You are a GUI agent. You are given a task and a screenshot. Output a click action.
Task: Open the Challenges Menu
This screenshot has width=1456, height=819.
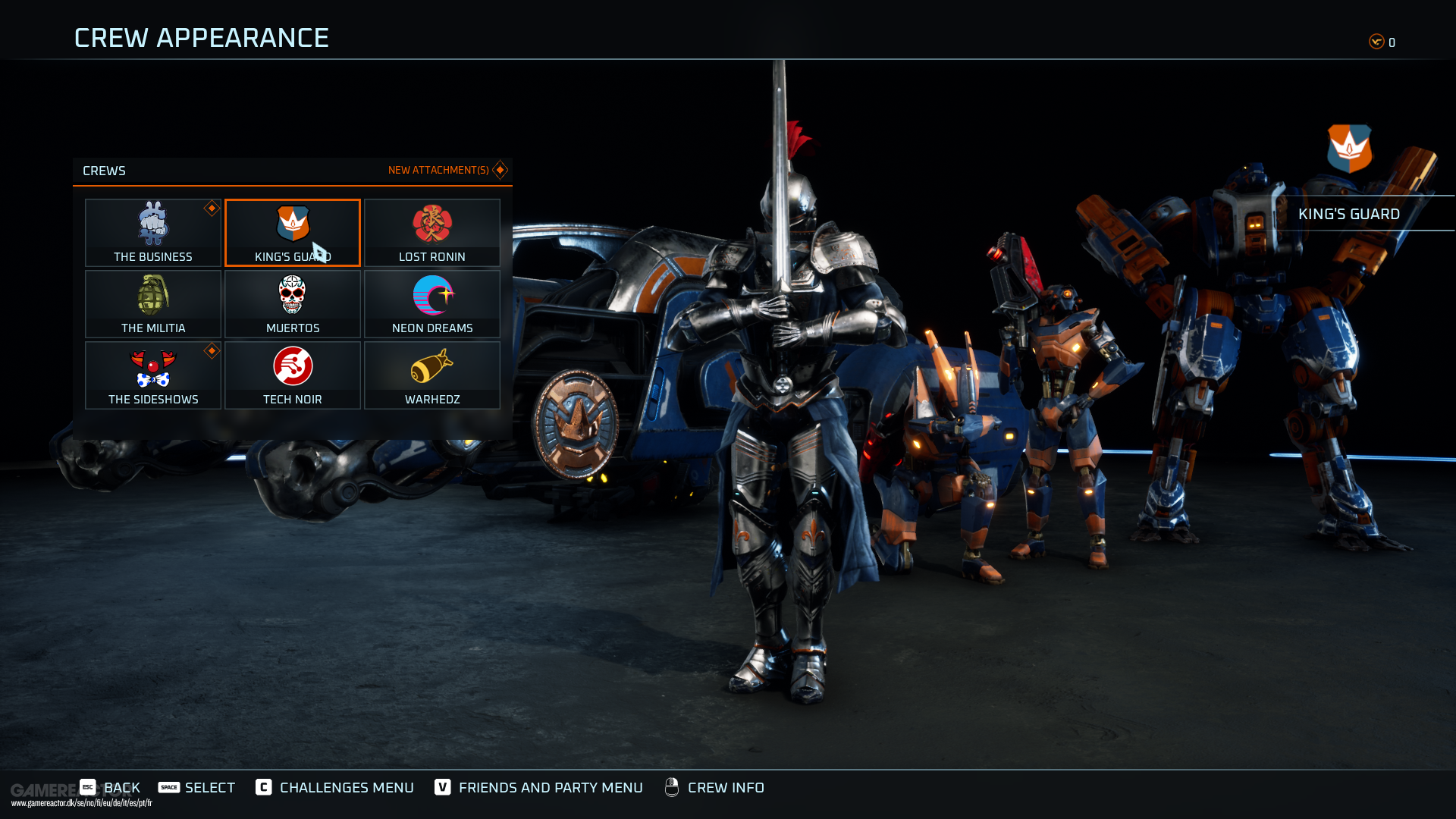coord(335,787)
